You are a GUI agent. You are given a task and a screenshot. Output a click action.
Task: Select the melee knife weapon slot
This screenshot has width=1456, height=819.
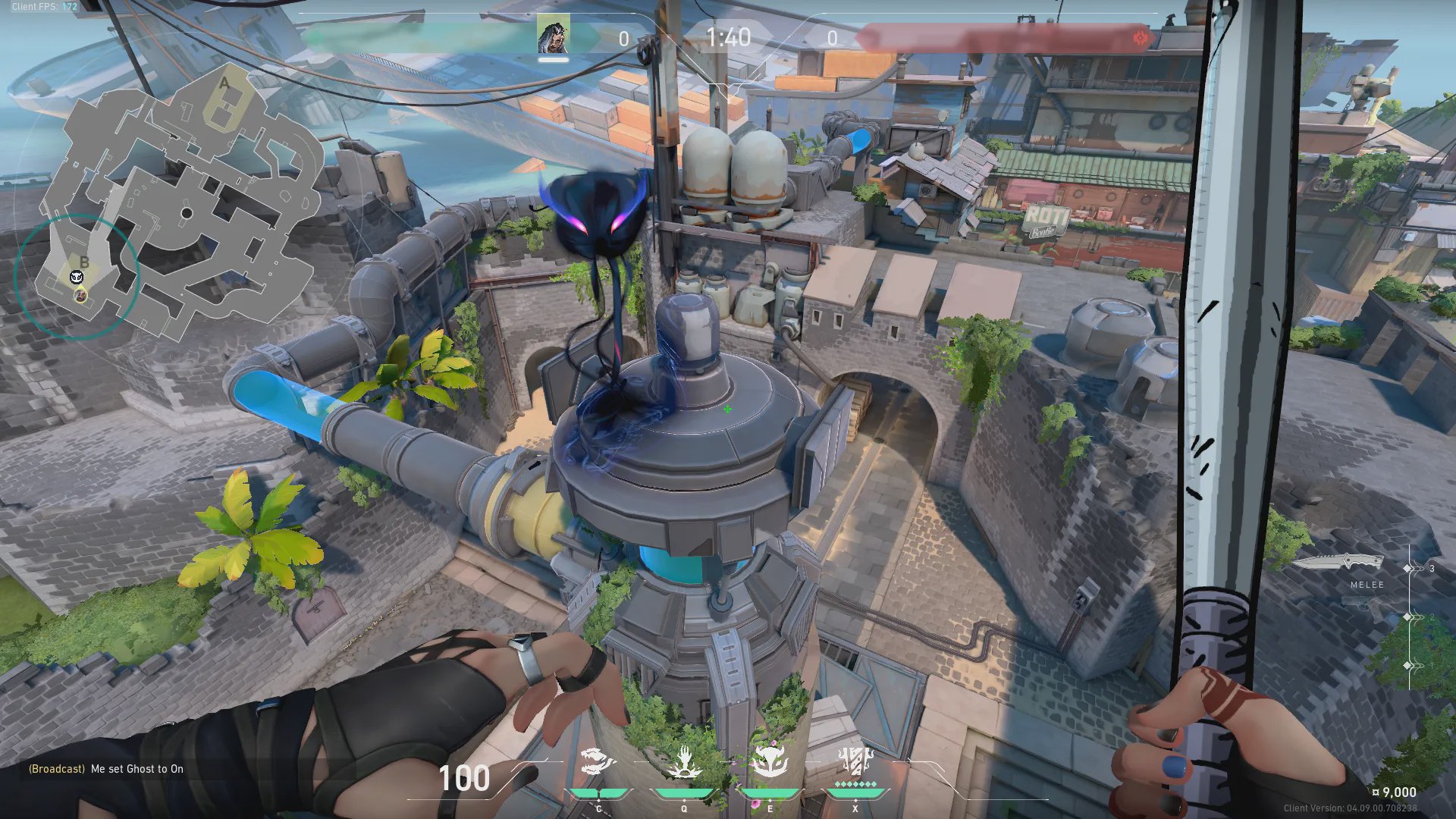click(1338, 563)
